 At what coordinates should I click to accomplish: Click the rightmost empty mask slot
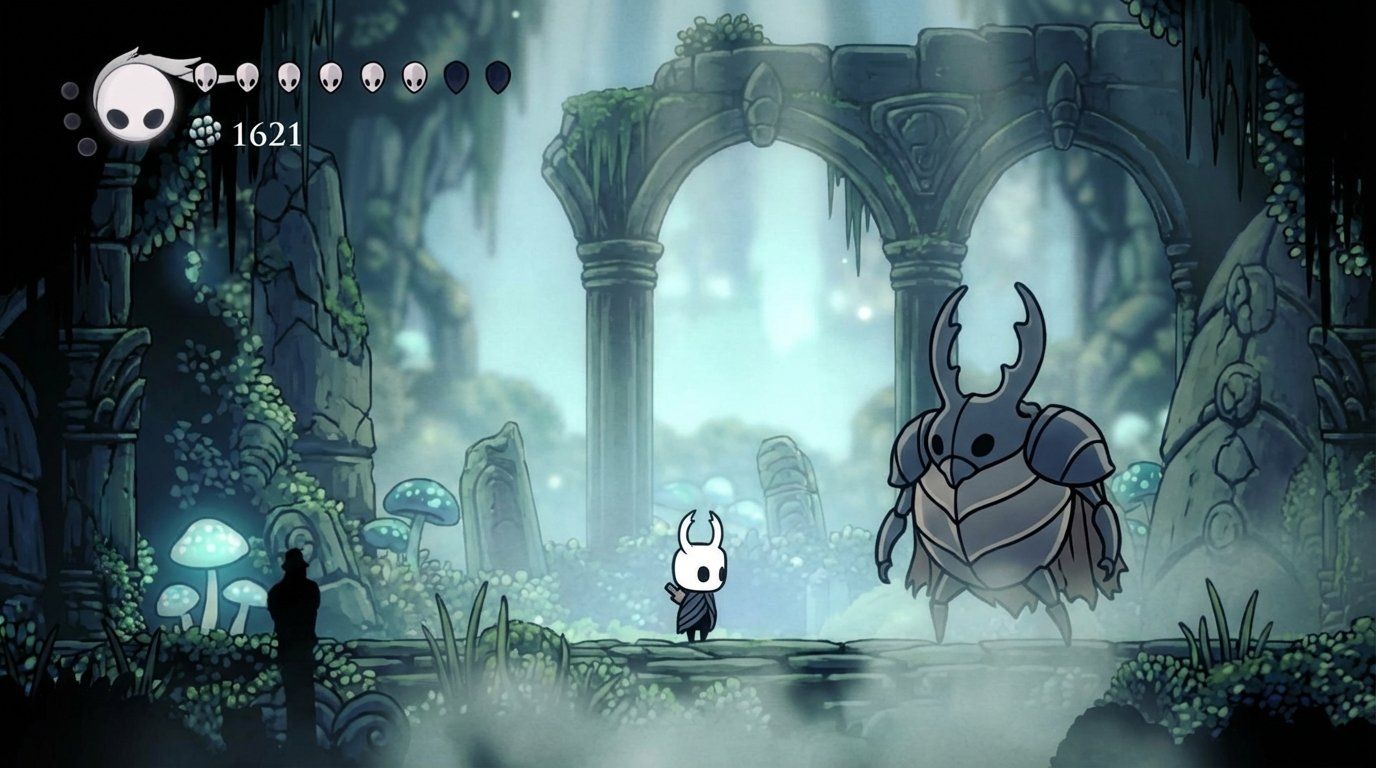497,76
